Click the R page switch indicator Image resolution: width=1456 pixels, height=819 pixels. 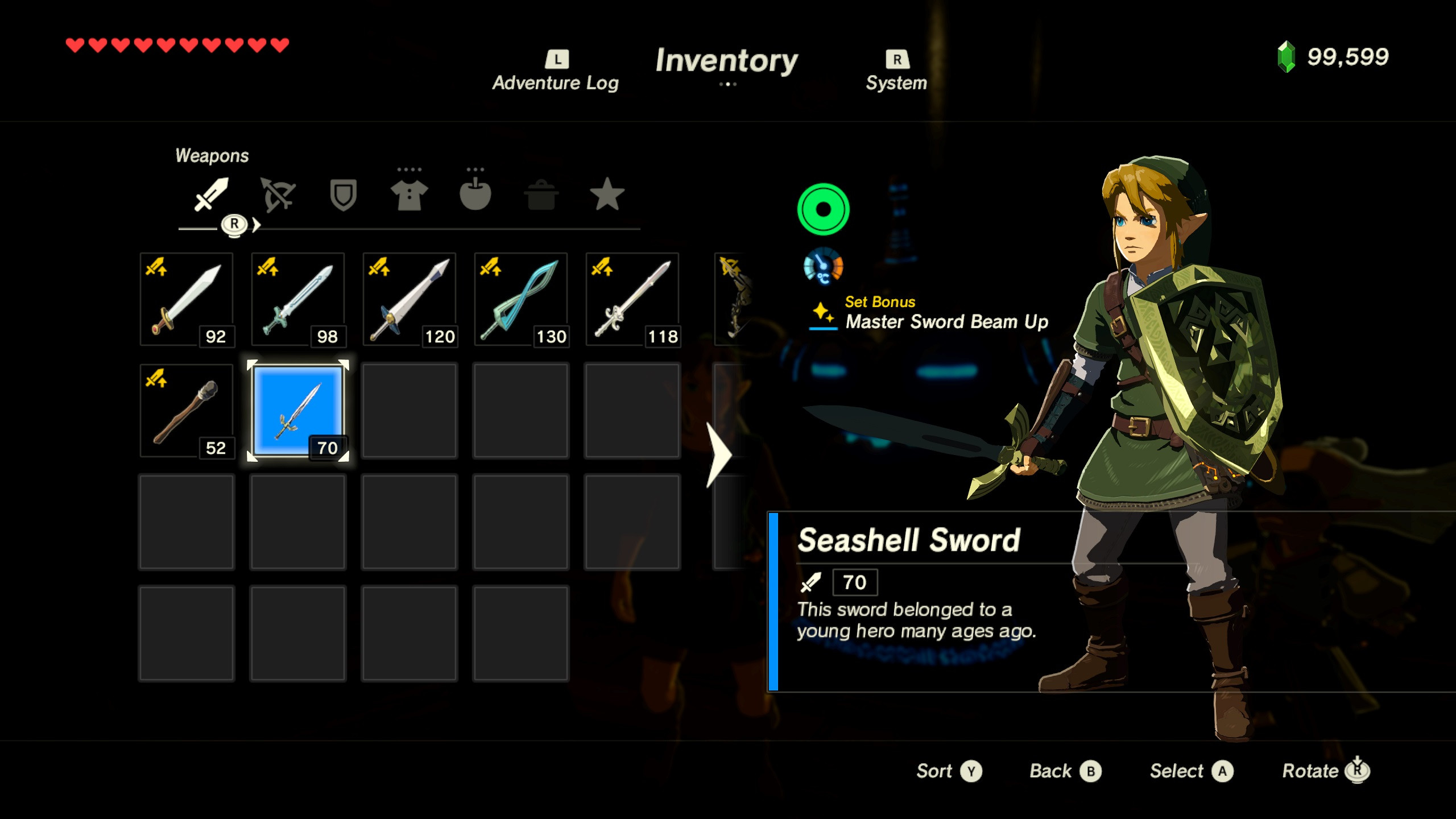point(235,226)
